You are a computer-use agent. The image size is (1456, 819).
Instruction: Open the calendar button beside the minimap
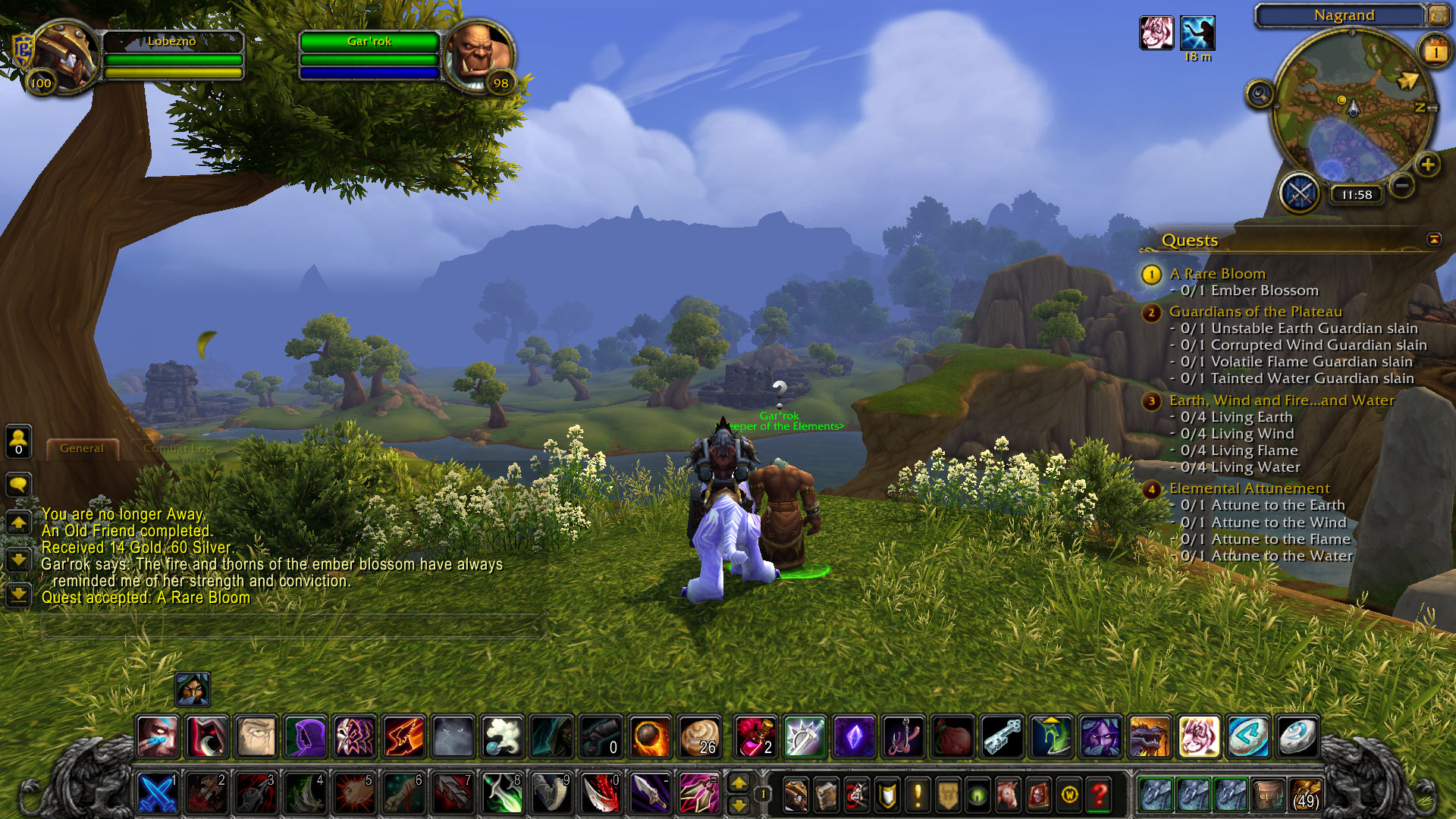(1434, 52)
